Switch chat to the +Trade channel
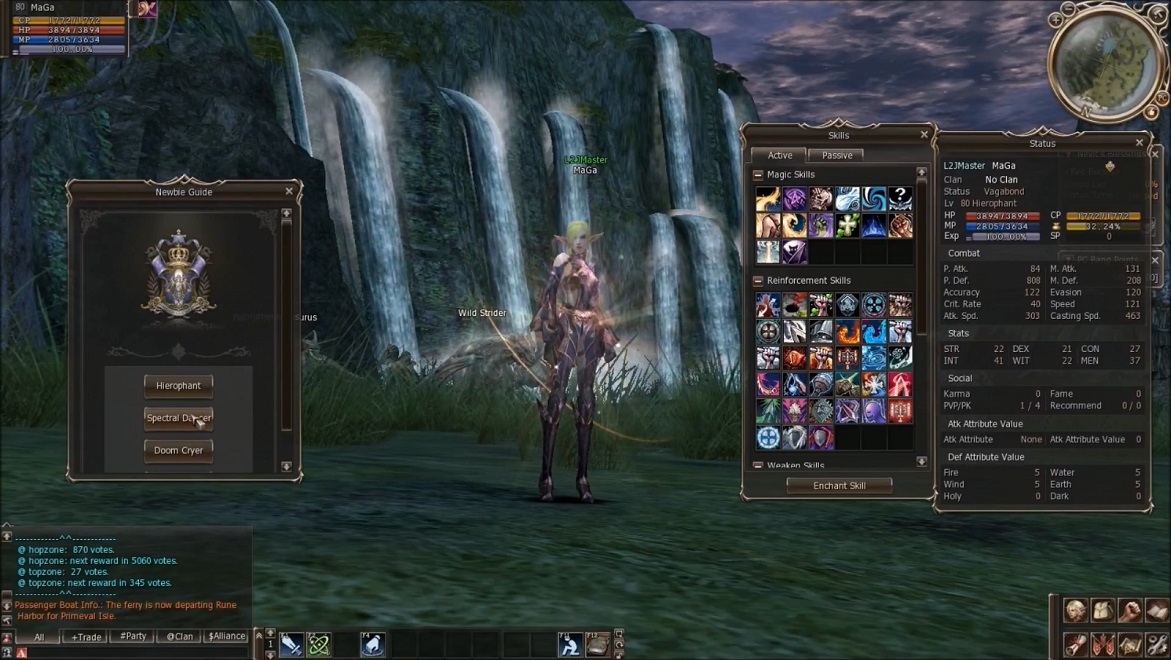 tap(86, 636)
